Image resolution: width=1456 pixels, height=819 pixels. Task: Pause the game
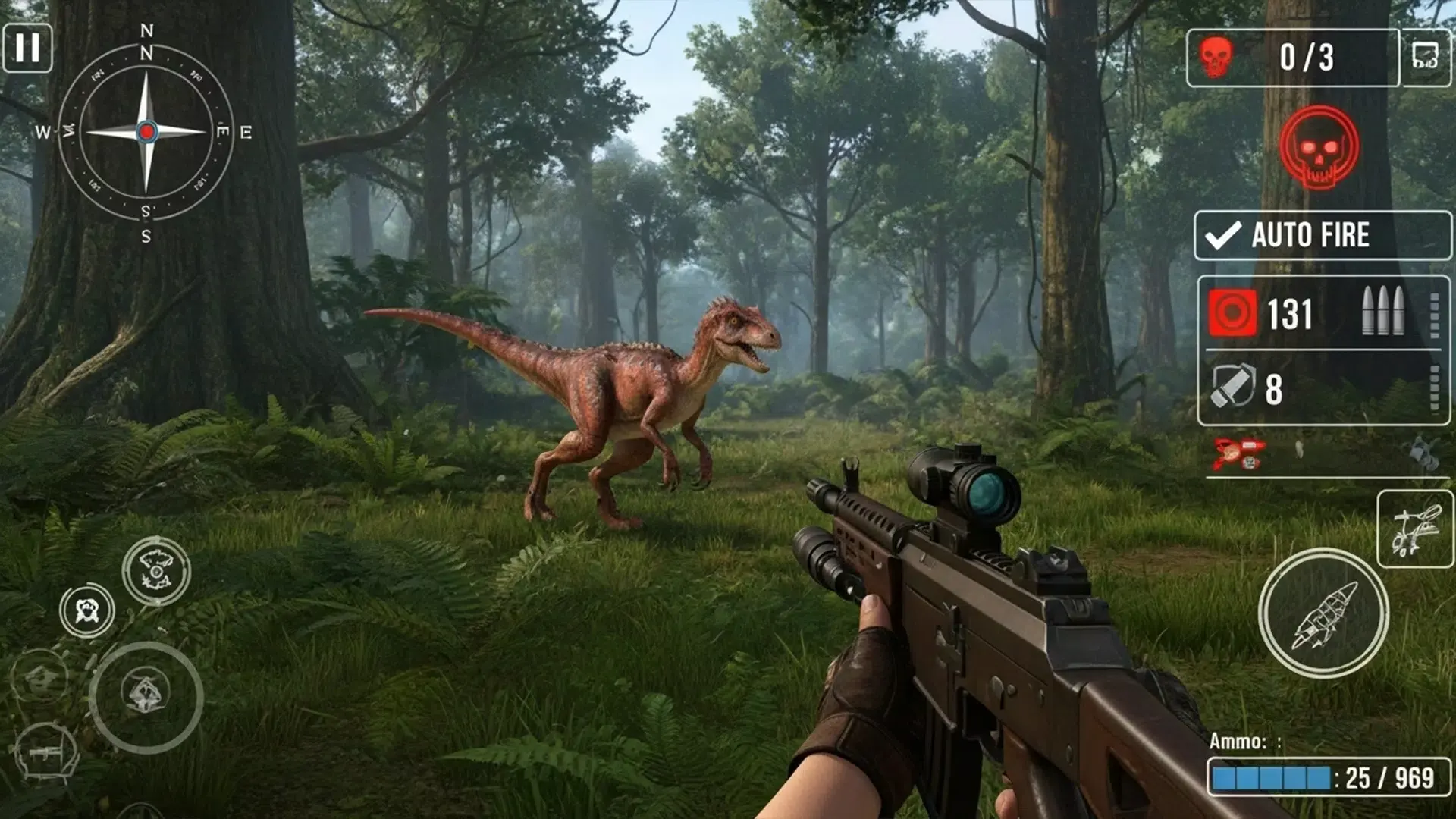coord(27,49)
